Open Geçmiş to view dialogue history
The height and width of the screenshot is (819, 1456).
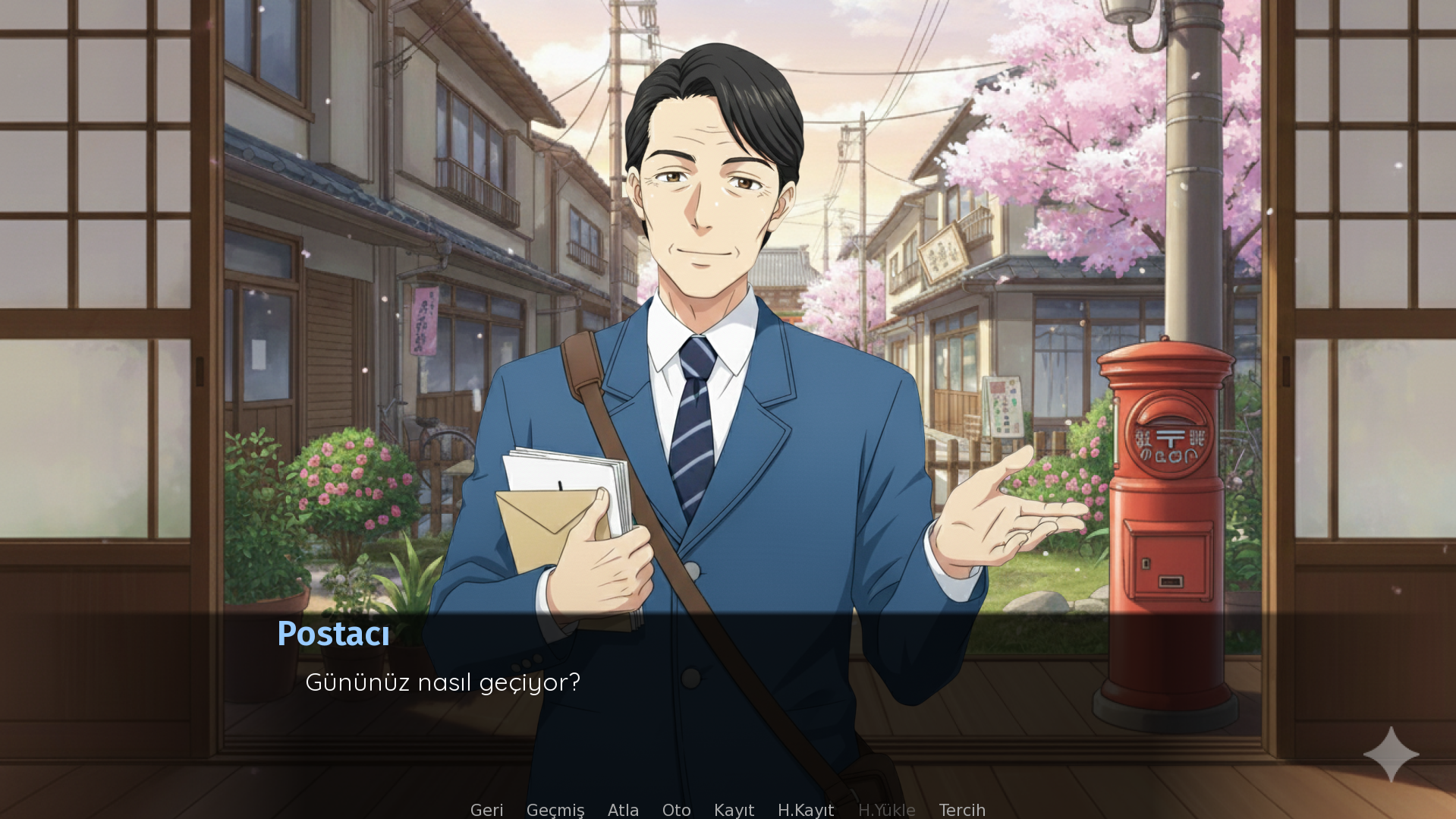(x=555, y=810)
